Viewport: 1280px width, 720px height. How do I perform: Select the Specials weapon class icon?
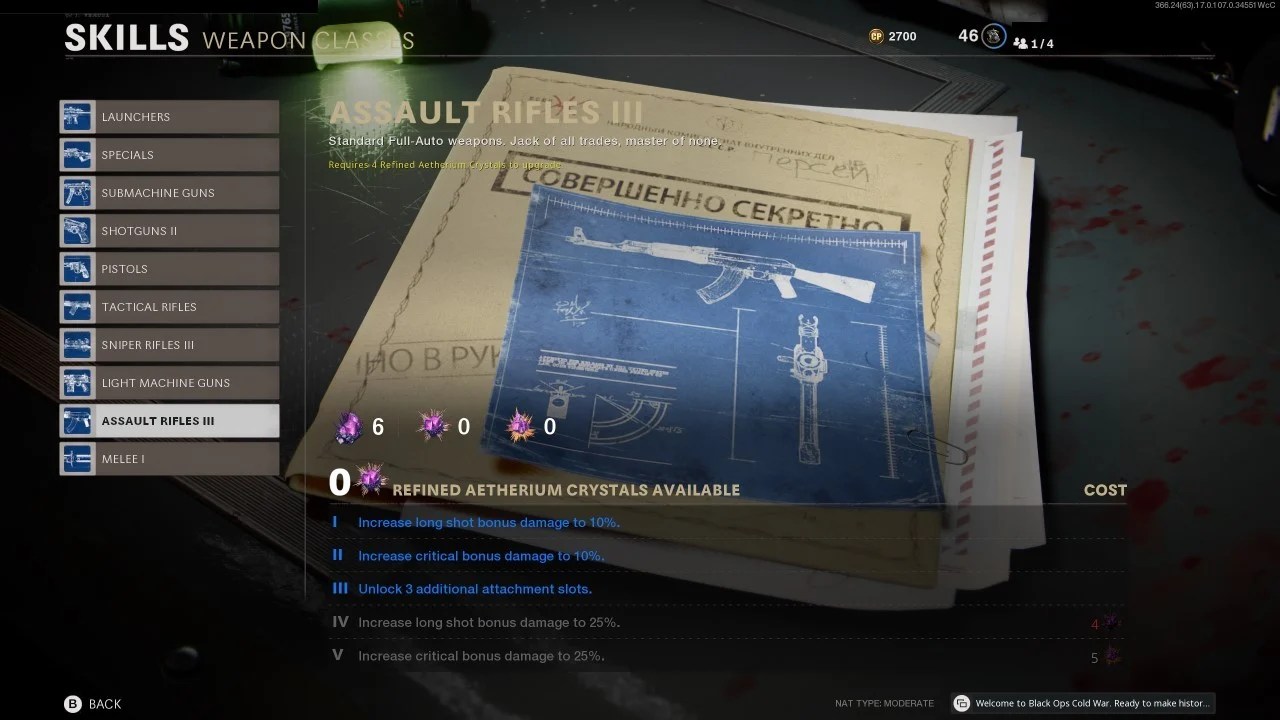(76, 155)
